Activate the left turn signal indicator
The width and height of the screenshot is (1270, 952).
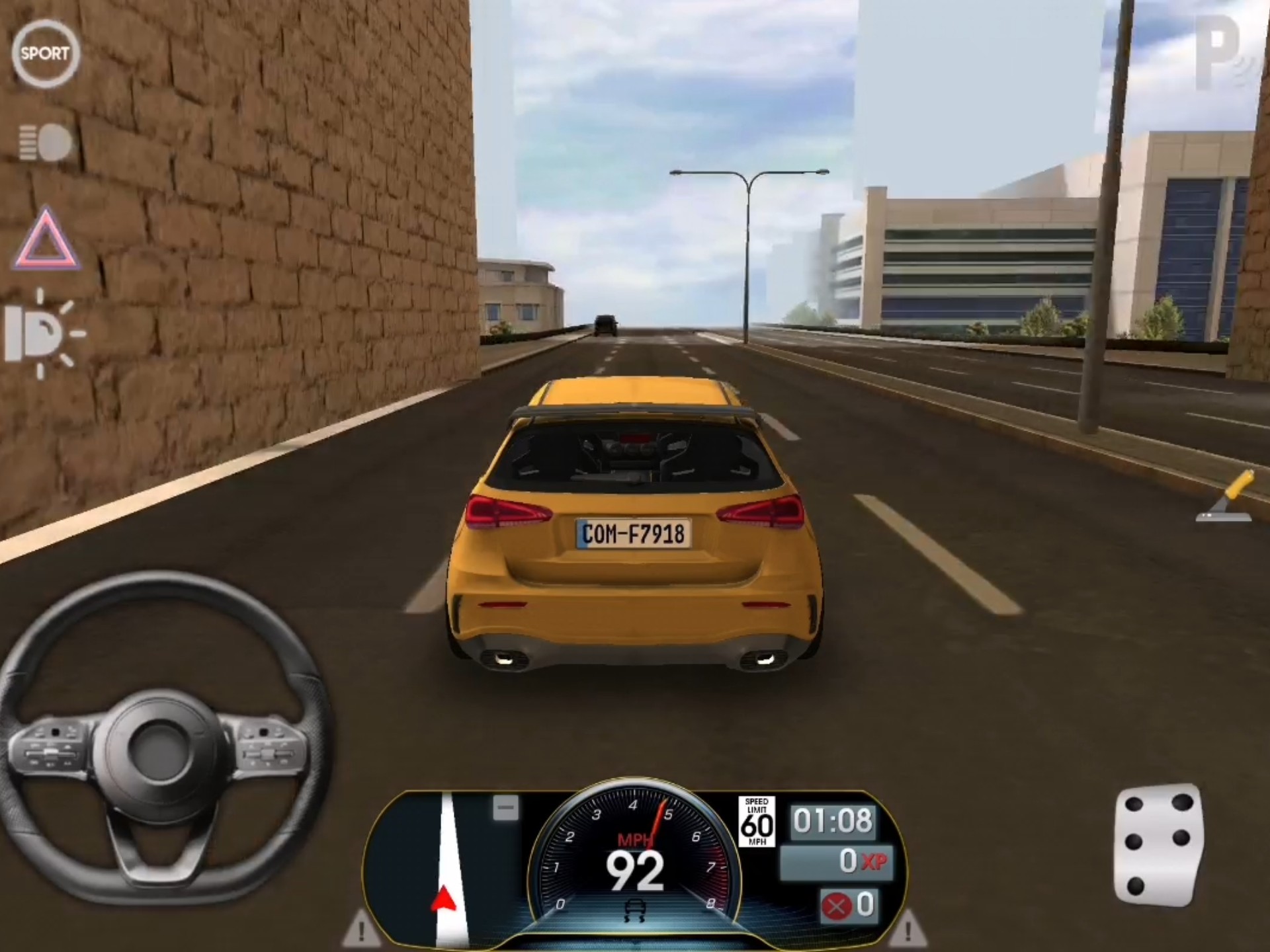pos(361,930)
